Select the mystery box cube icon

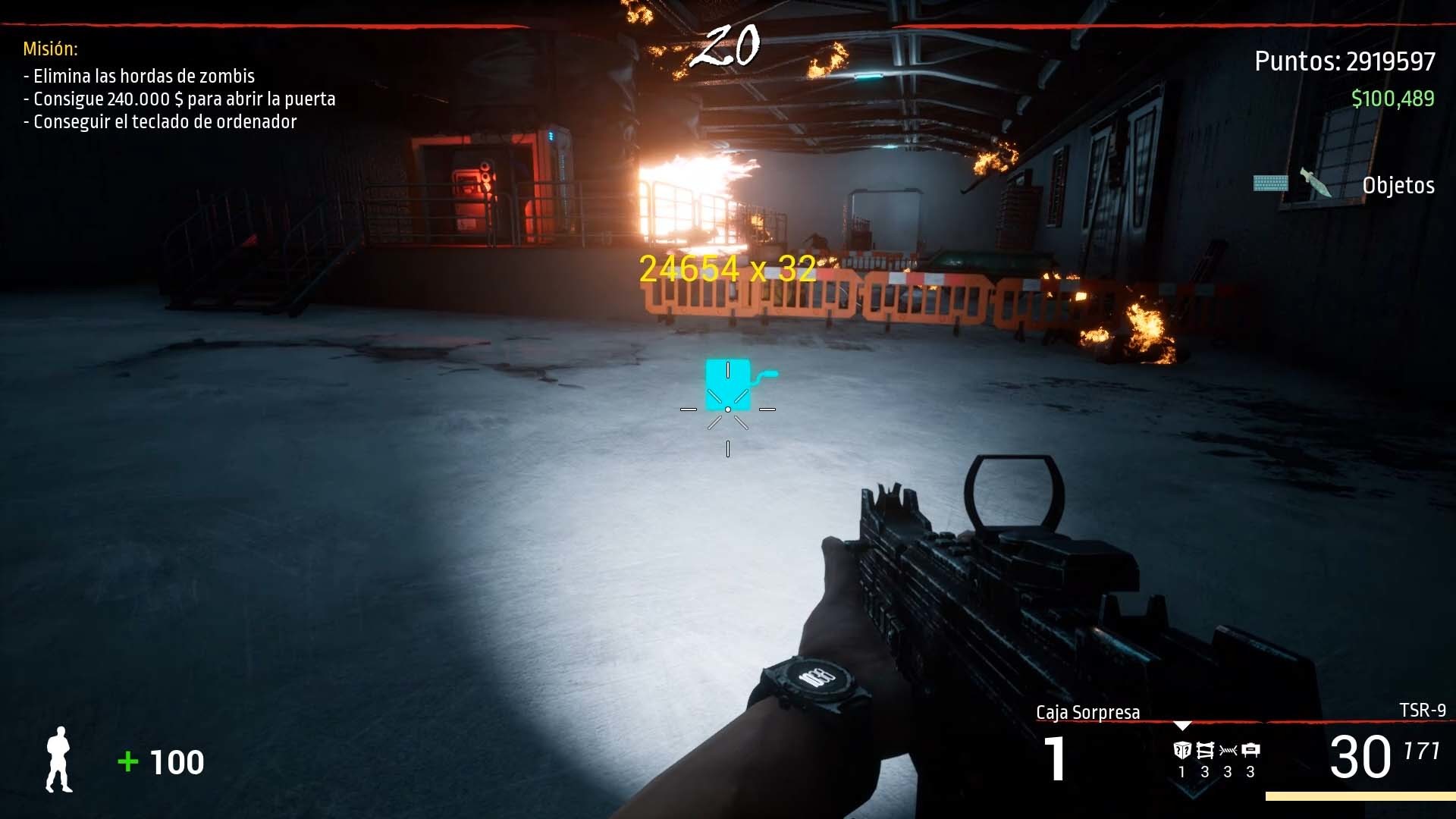[1183, 751]
